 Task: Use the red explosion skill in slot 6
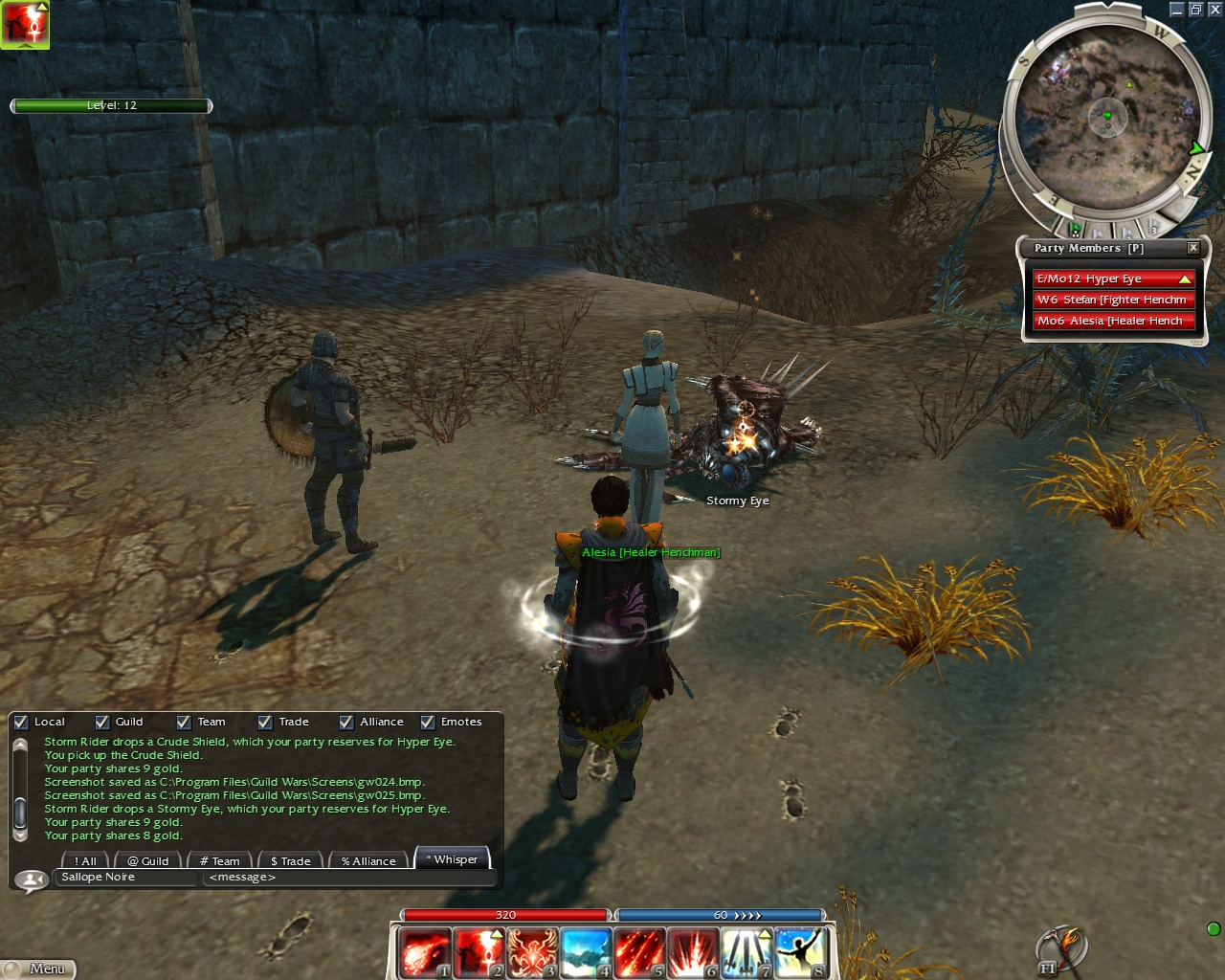click(x=693, y=953)
